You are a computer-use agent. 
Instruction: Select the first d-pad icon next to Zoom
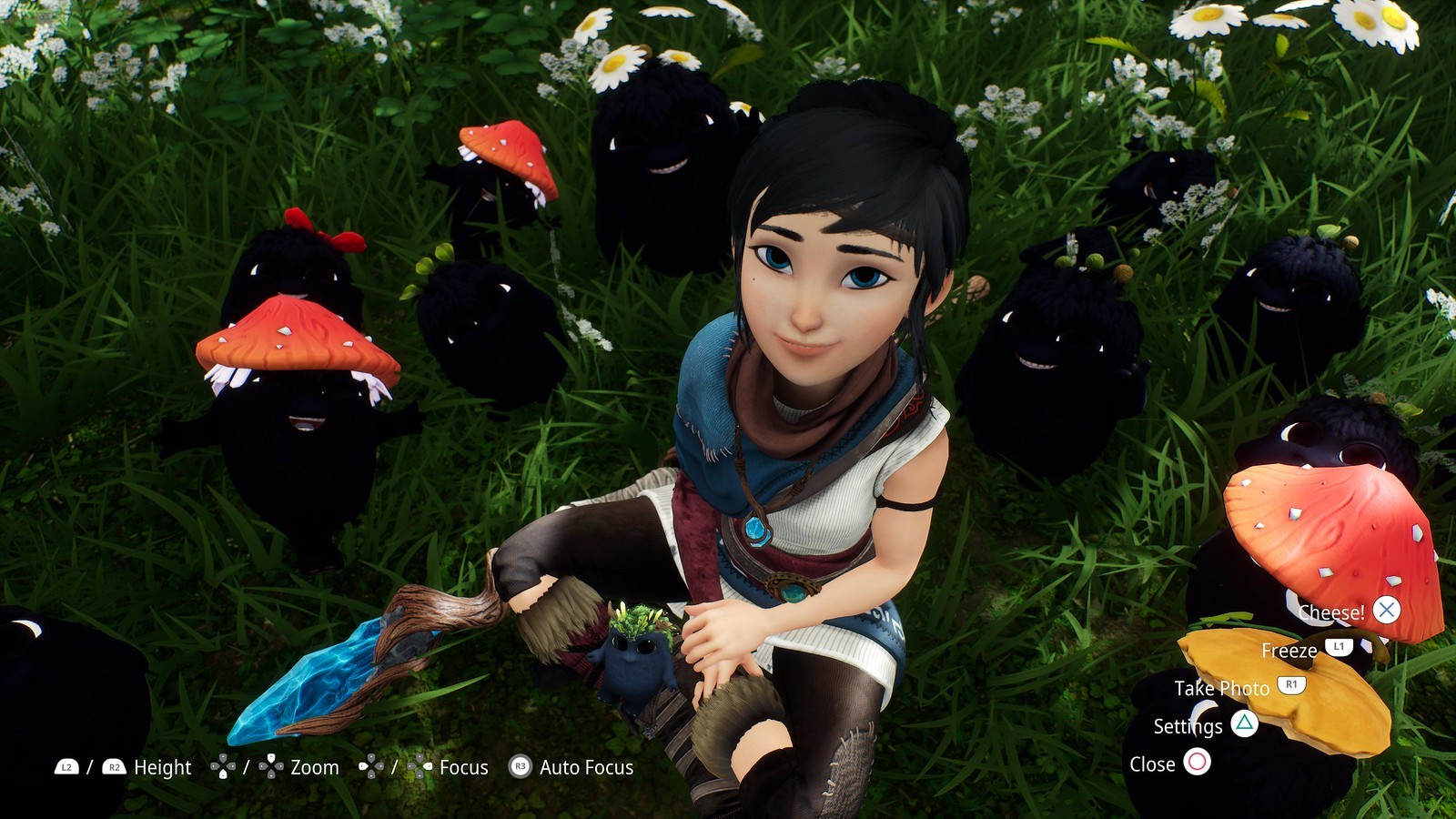tap(223, 767)
